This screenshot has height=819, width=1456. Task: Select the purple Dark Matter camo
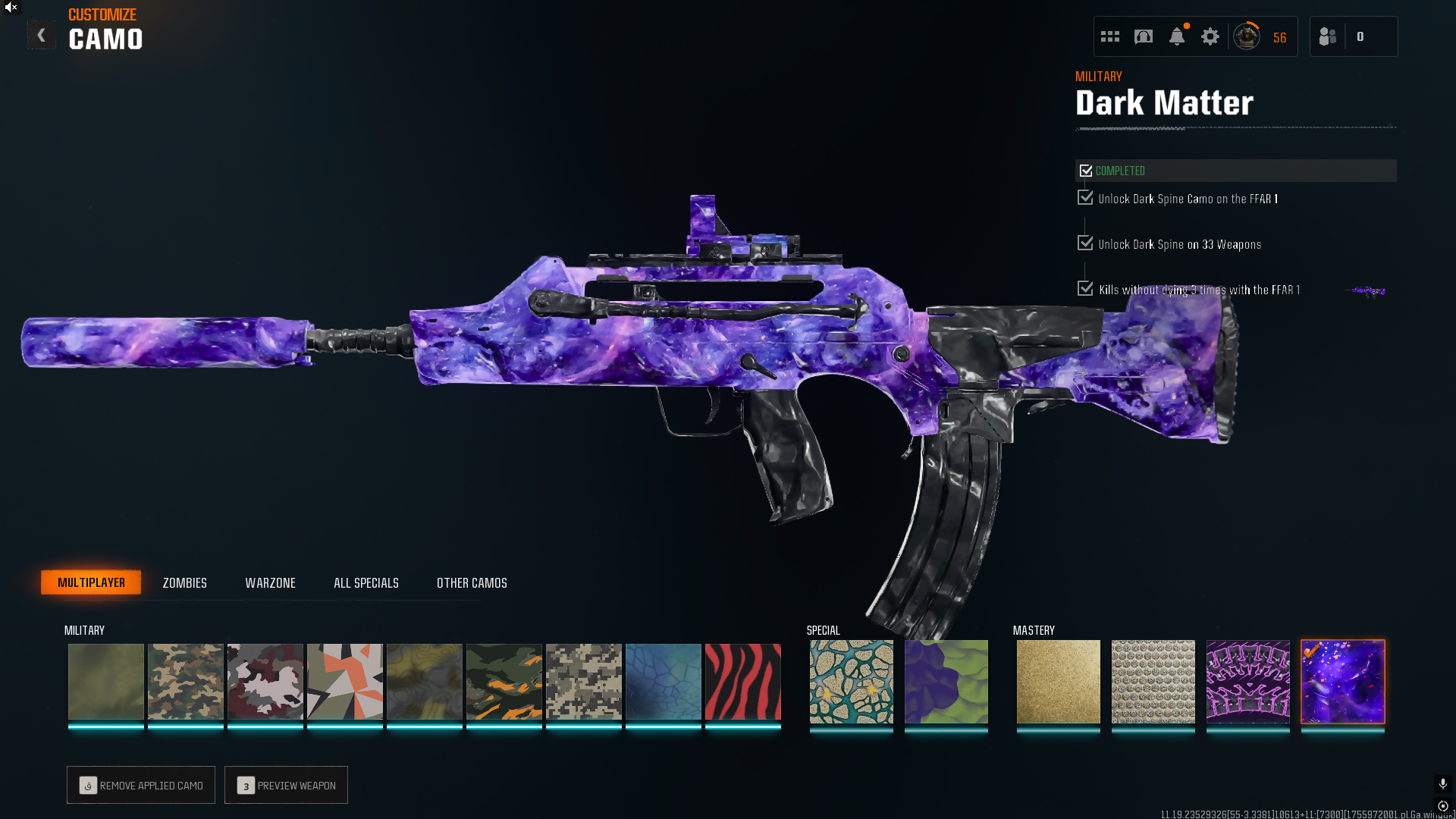1342,682
